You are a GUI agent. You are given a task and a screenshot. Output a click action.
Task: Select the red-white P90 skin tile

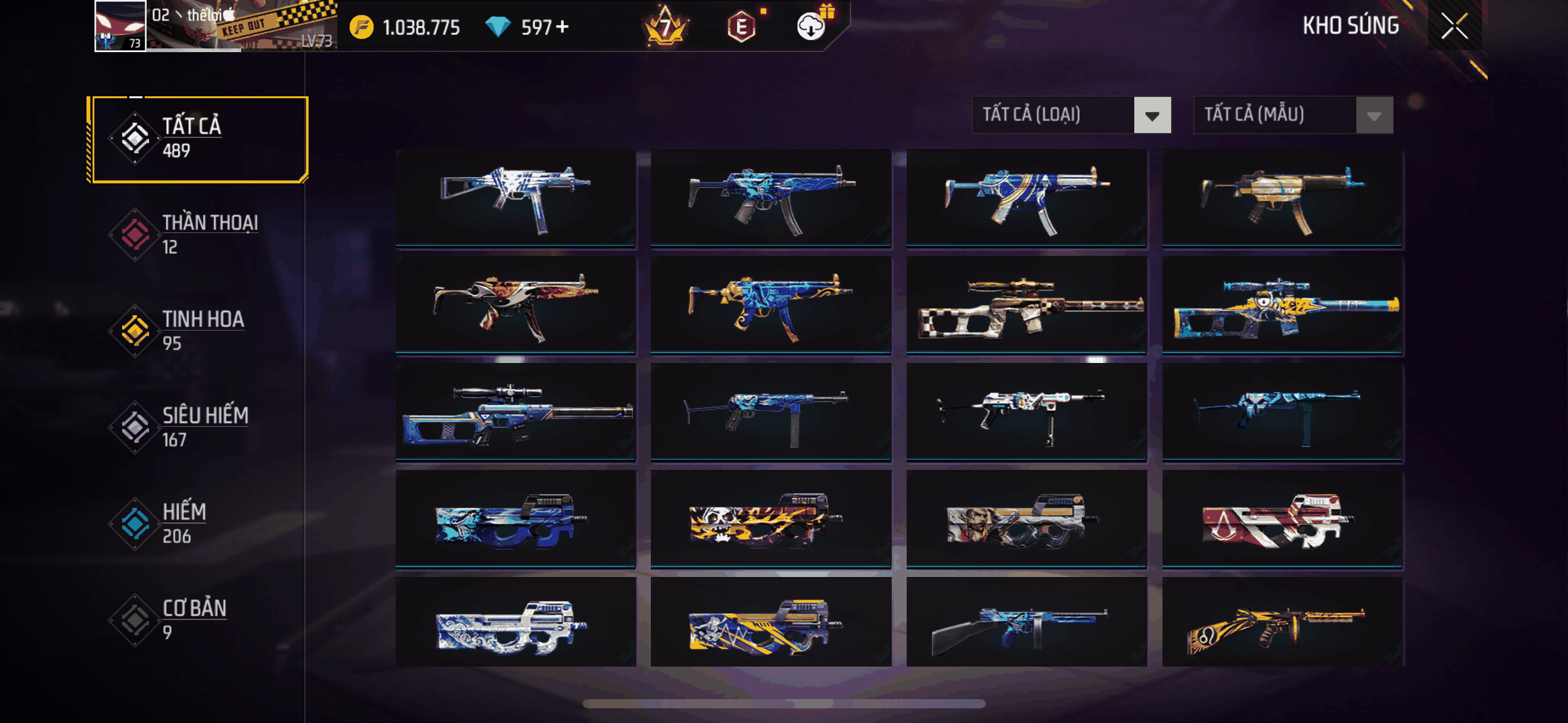(1282, 519)
